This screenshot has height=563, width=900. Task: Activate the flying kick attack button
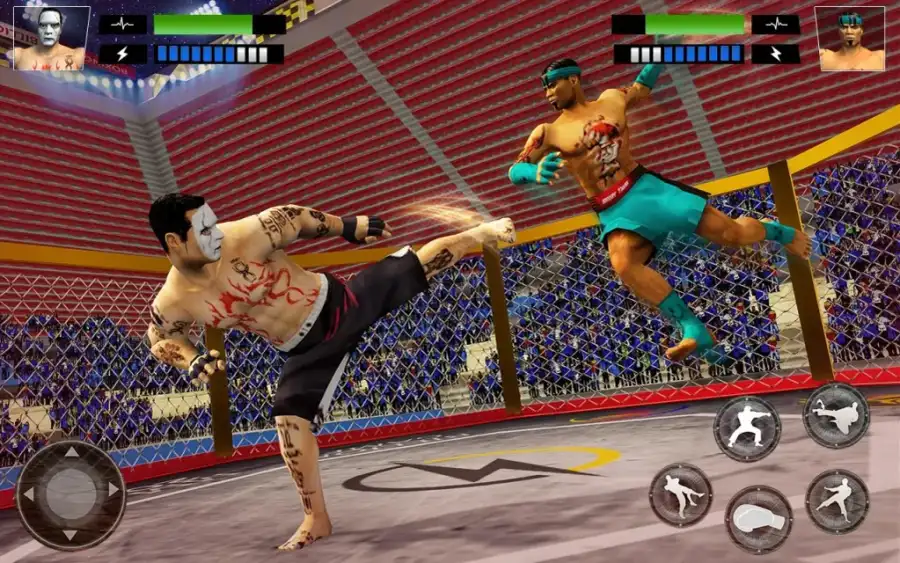[x=835, y=415]
